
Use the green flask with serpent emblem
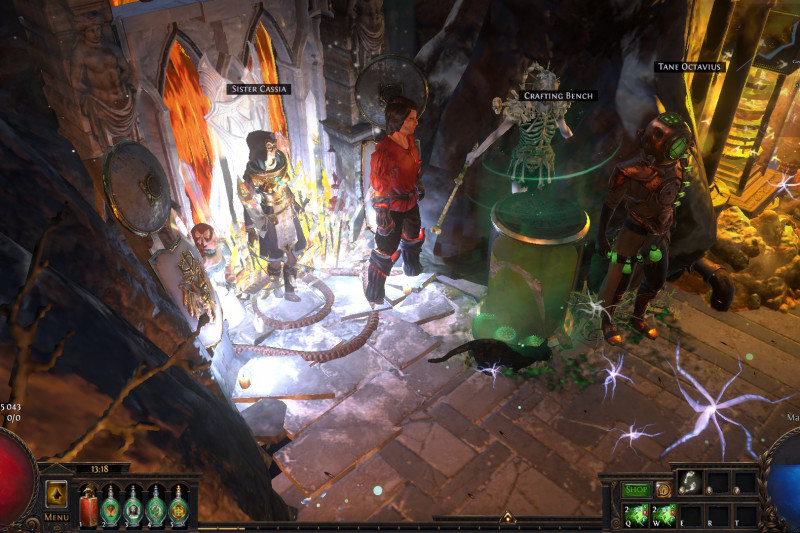(x=156, y=504)
